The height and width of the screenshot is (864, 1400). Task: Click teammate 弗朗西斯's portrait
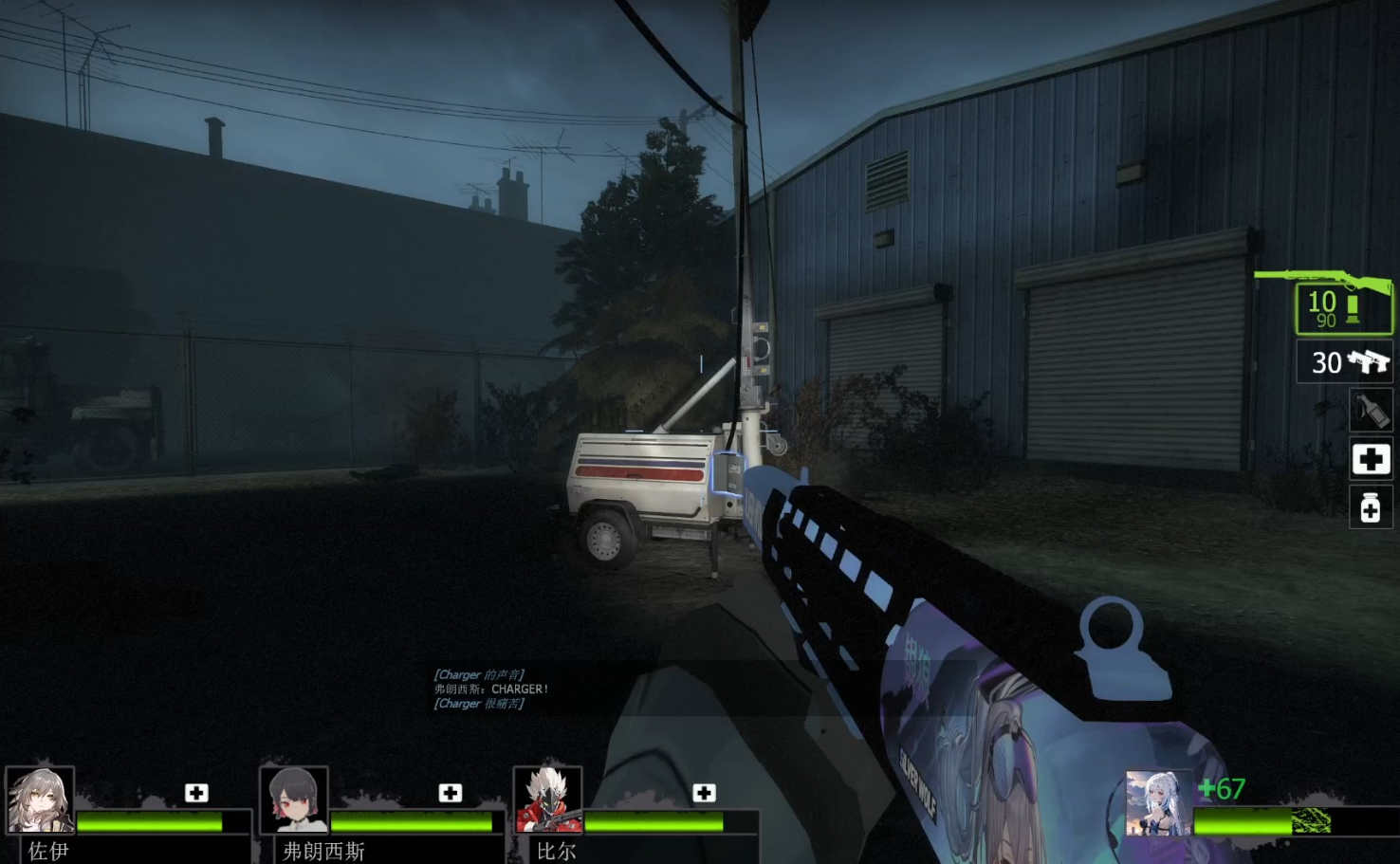point(294,800)
